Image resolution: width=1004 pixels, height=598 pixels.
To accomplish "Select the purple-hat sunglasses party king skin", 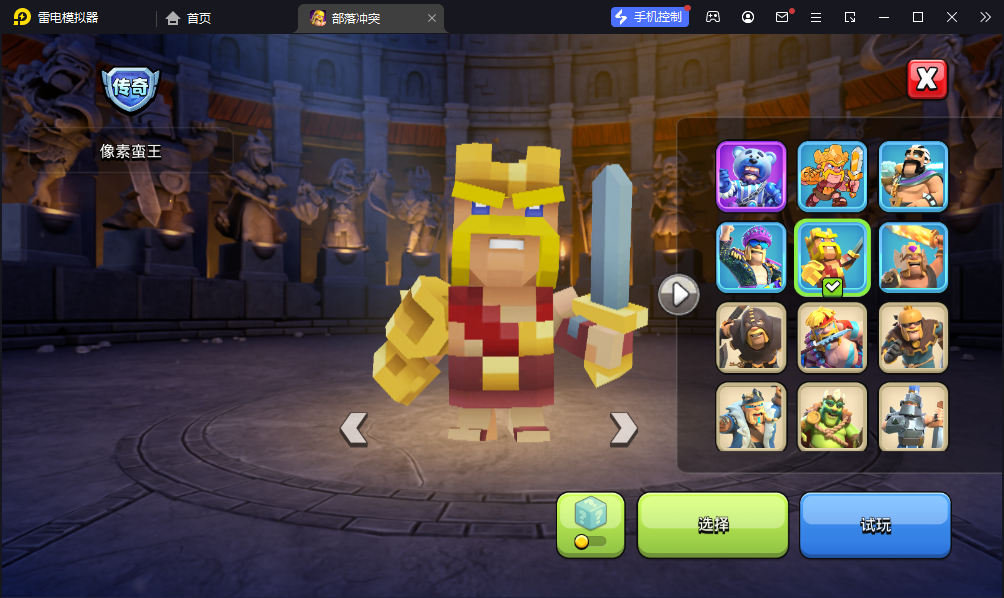I will (751, 257).
